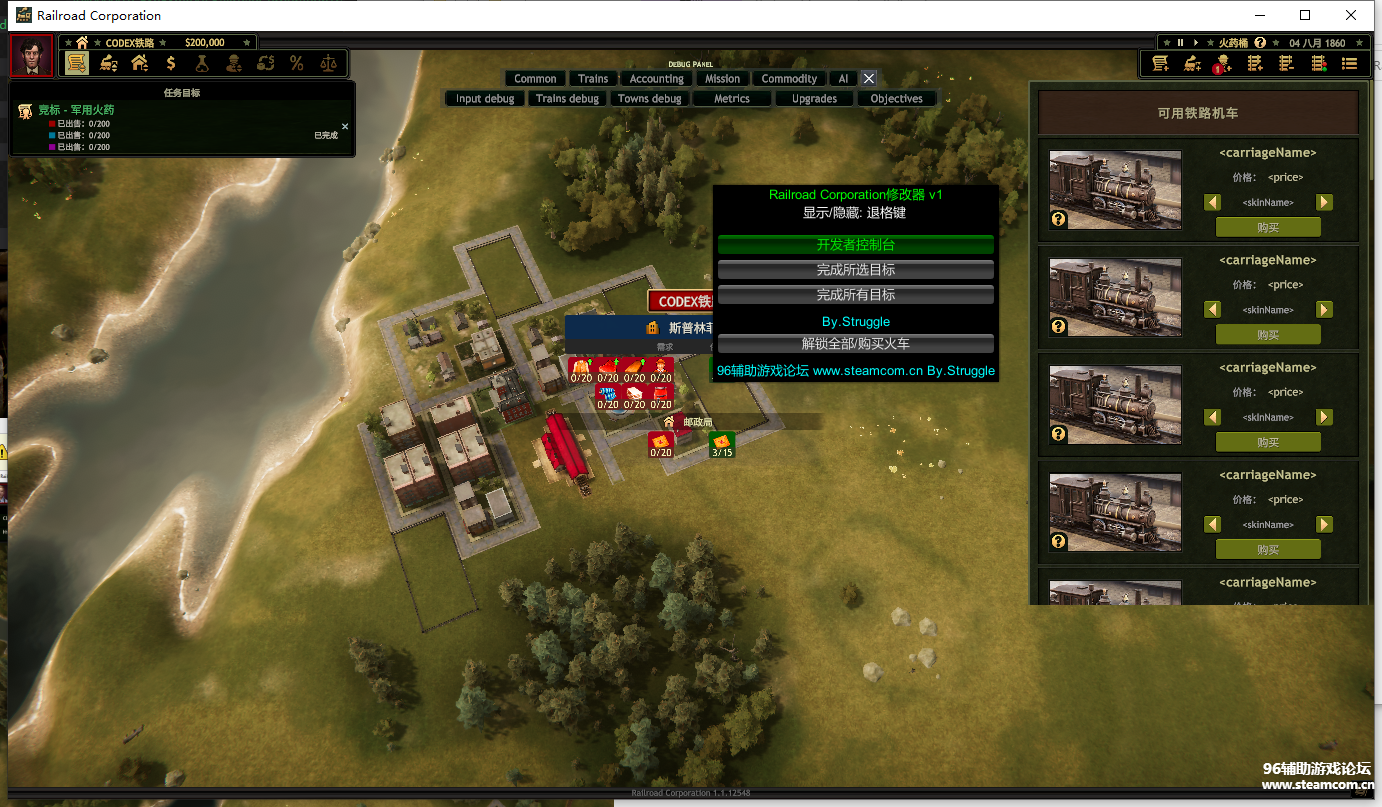Screen dimensions: 1382x807
Task: Click the dollar sign finance icon
Action: (x=172, y=63)
